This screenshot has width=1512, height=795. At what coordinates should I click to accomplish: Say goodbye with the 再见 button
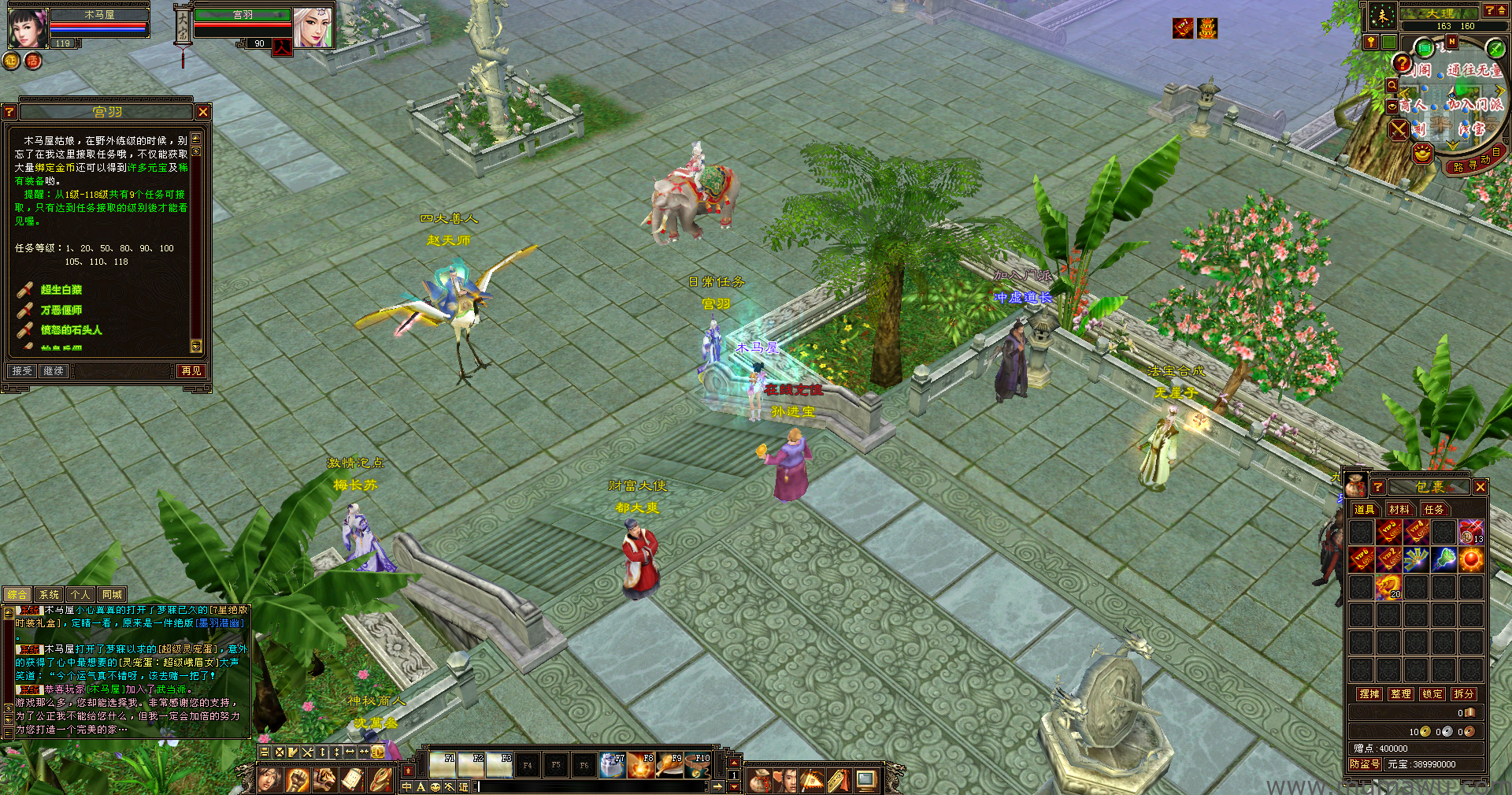pos(191,370)
